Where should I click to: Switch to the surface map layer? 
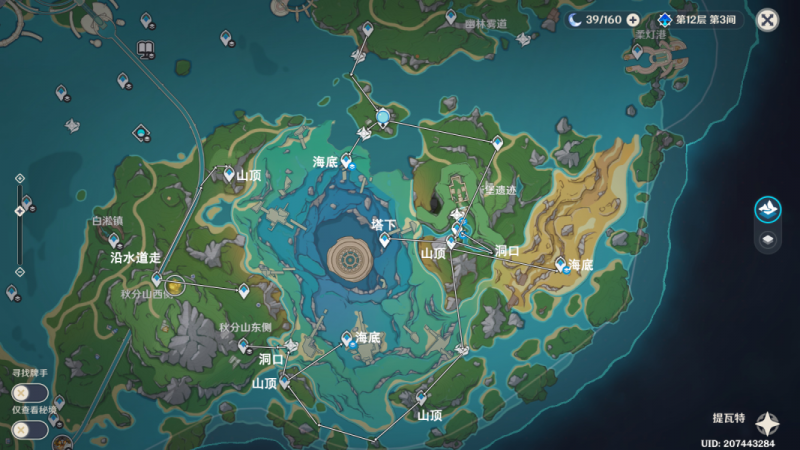[x=767, y=208]
